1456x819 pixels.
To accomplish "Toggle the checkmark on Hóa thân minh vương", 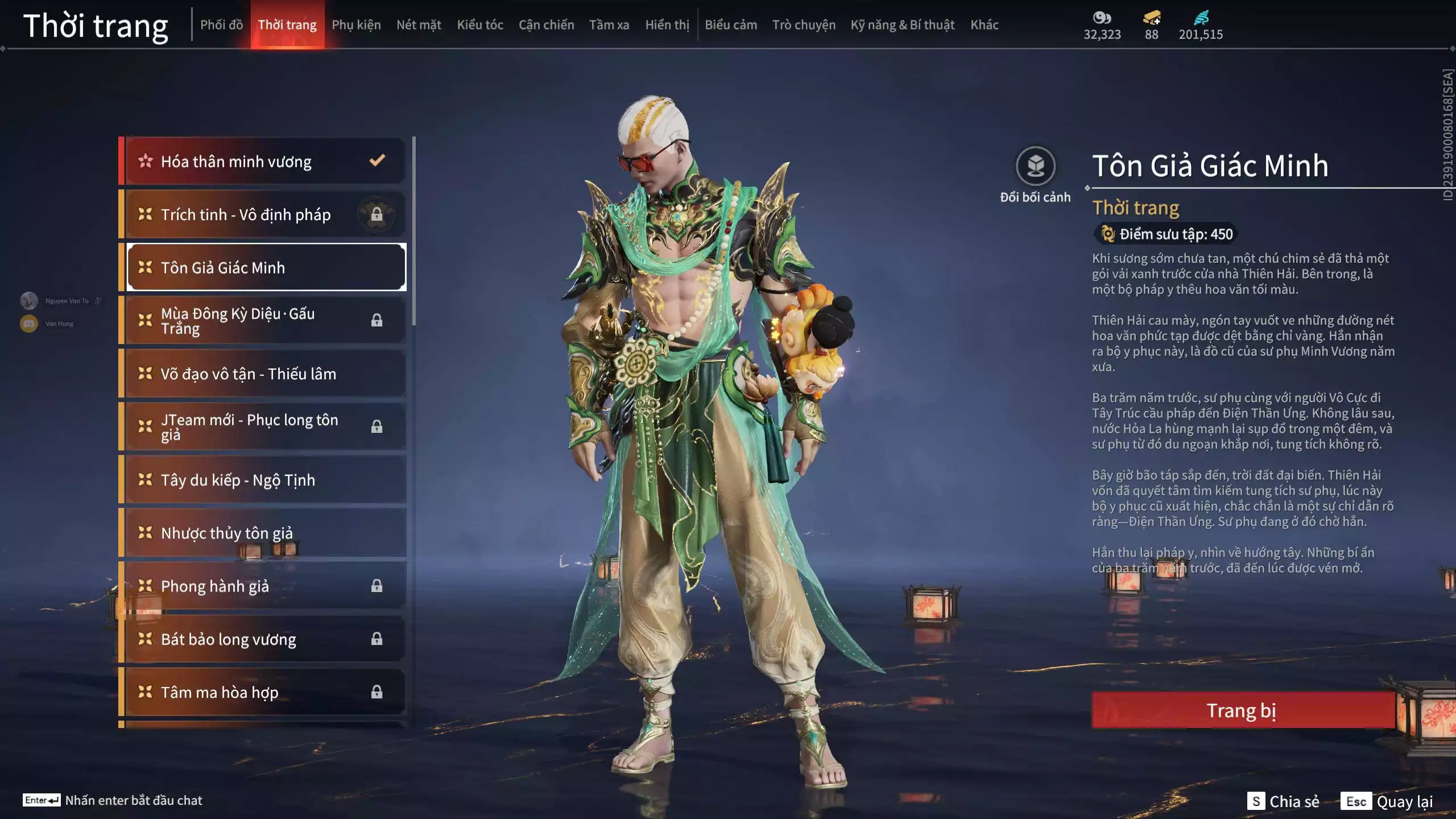I will 377,161.
